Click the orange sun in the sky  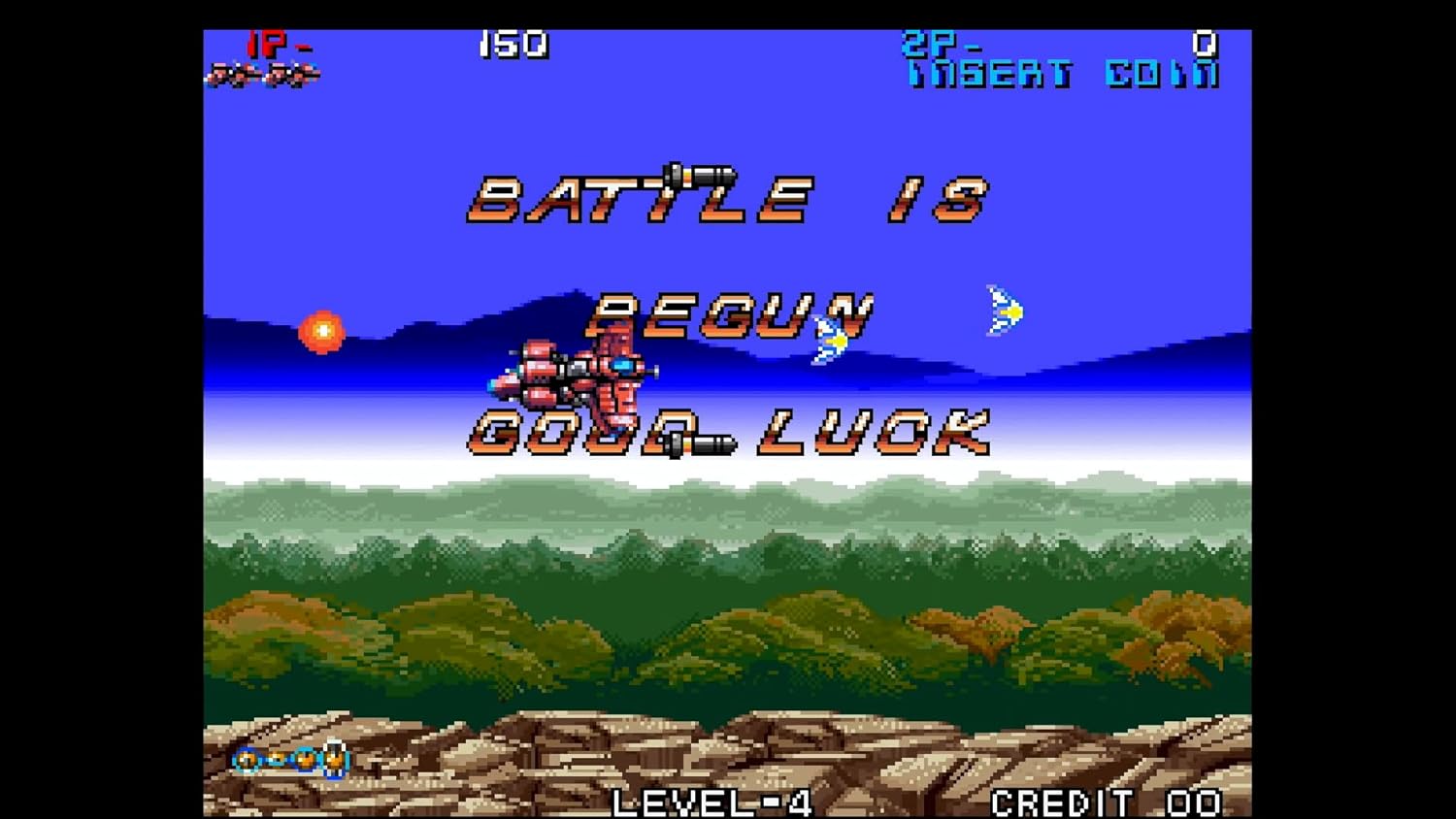tap(322, 332)
